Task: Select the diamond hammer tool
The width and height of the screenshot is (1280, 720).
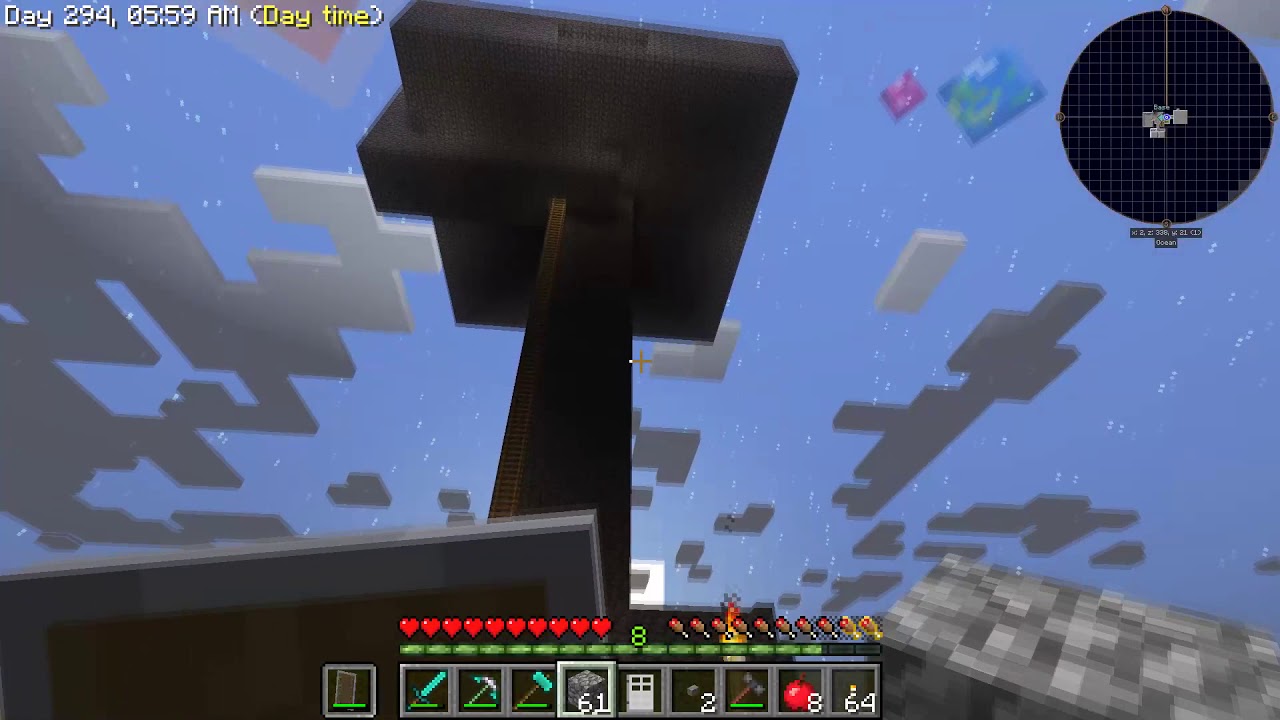Action: tap(532, 689)
